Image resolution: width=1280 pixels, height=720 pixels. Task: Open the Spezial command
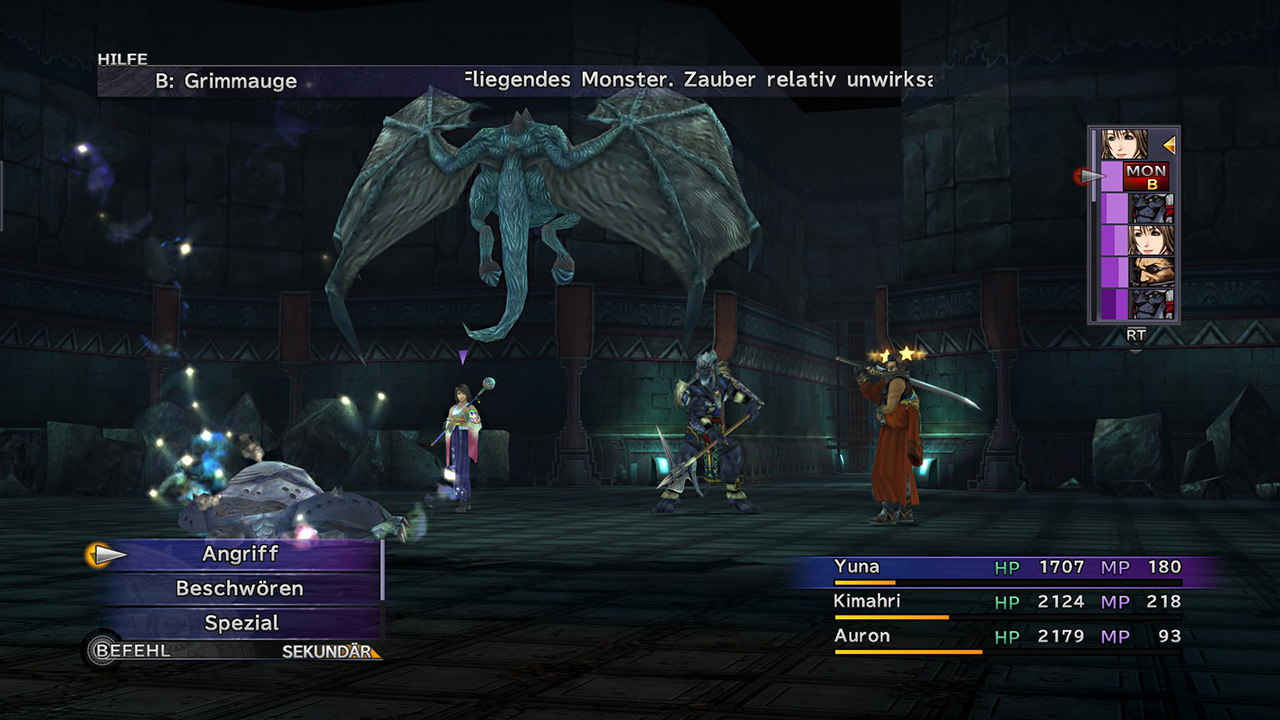(240, 623)
